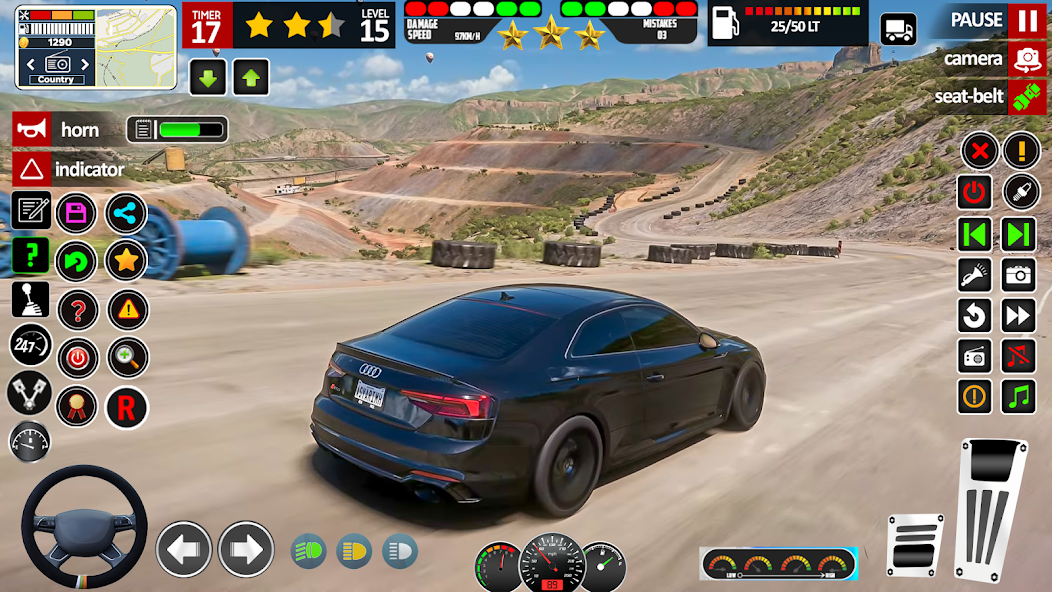Switch the view using the camera button
Image resolution: width=1052 pixels, height=592 pixels.
1027,59
